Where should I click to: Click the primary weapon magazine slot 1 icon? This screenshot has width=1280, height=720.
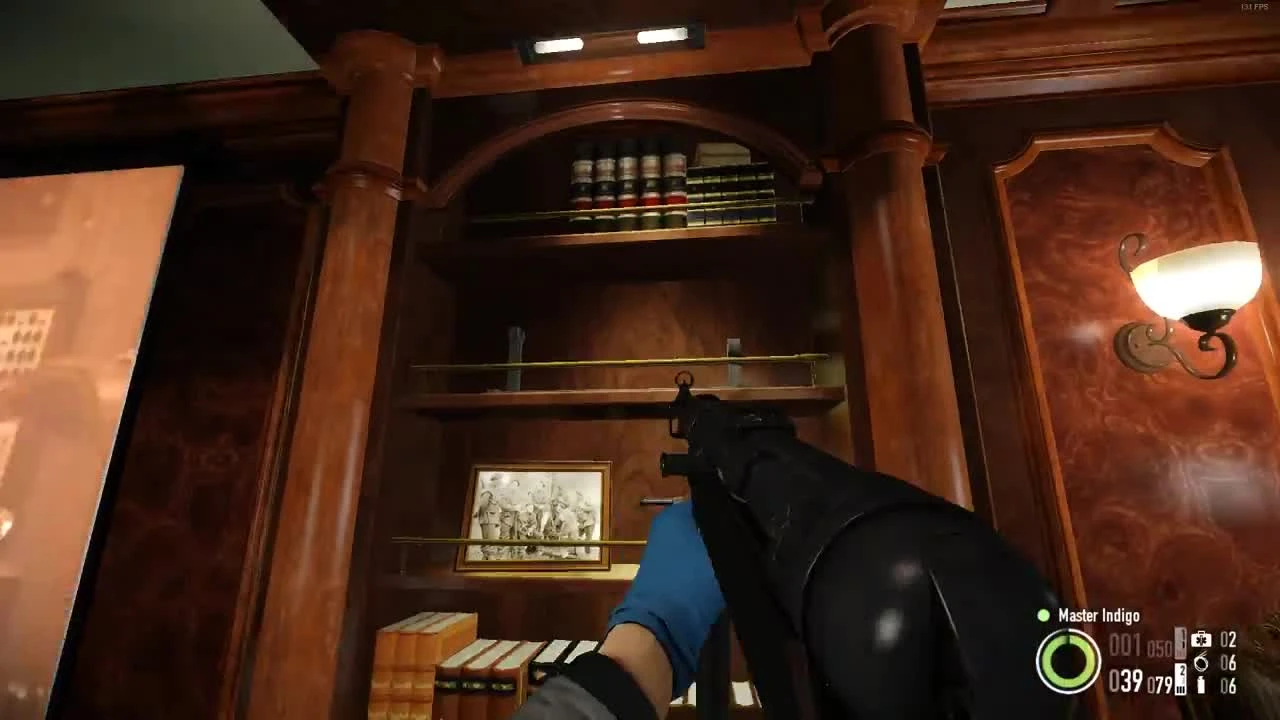pyautogui.click(x=1179, y=643)
